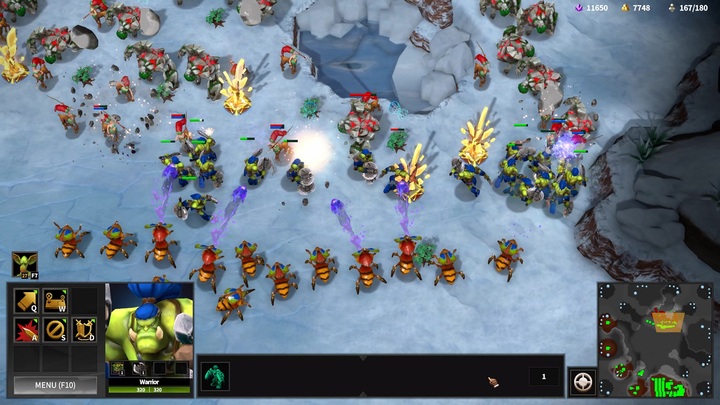Select the Patrol map command
Viewport: 720px width, 405px height.
[55, 300]
